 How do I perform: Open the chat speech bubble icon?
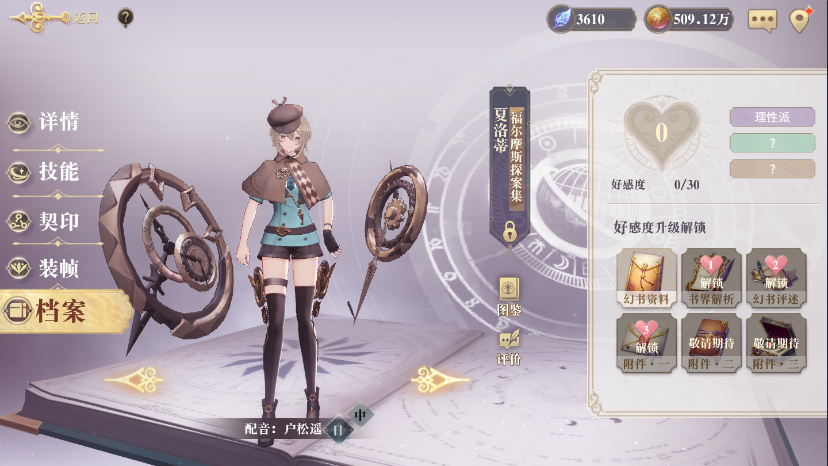762,19
